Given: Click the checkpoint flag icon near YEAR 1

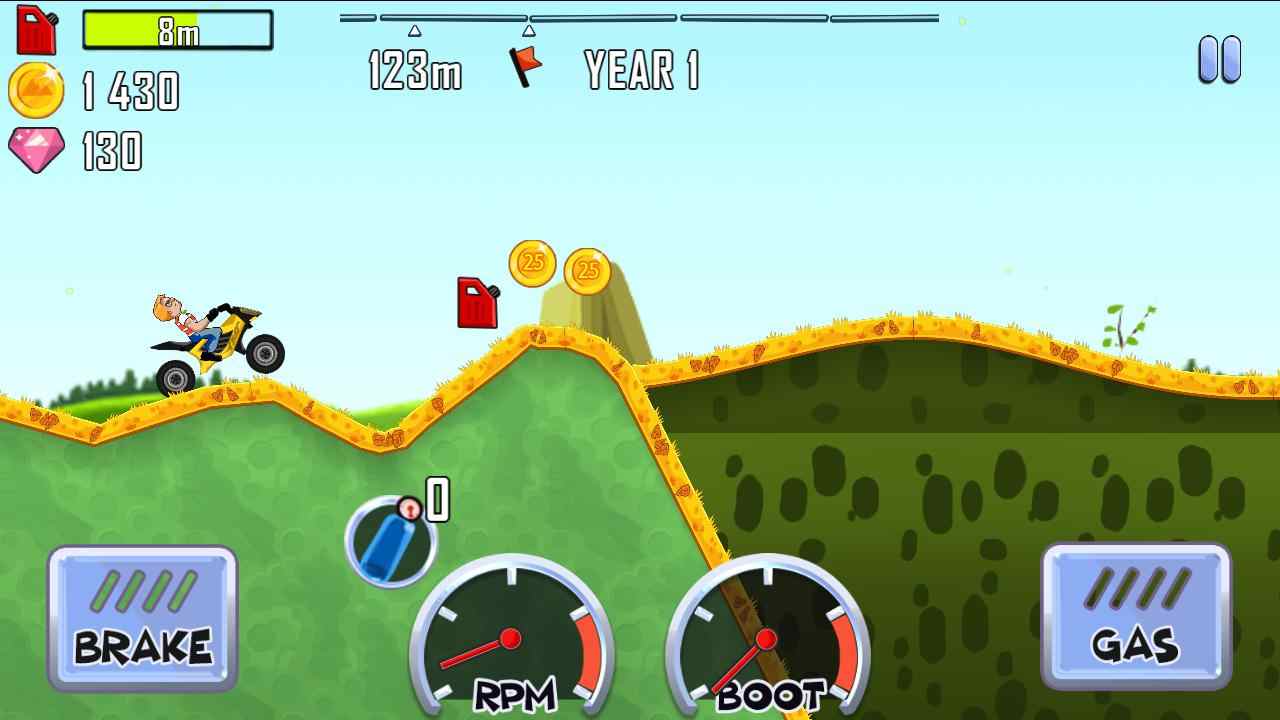Looking at the screenshot, I should pos(527,67).
